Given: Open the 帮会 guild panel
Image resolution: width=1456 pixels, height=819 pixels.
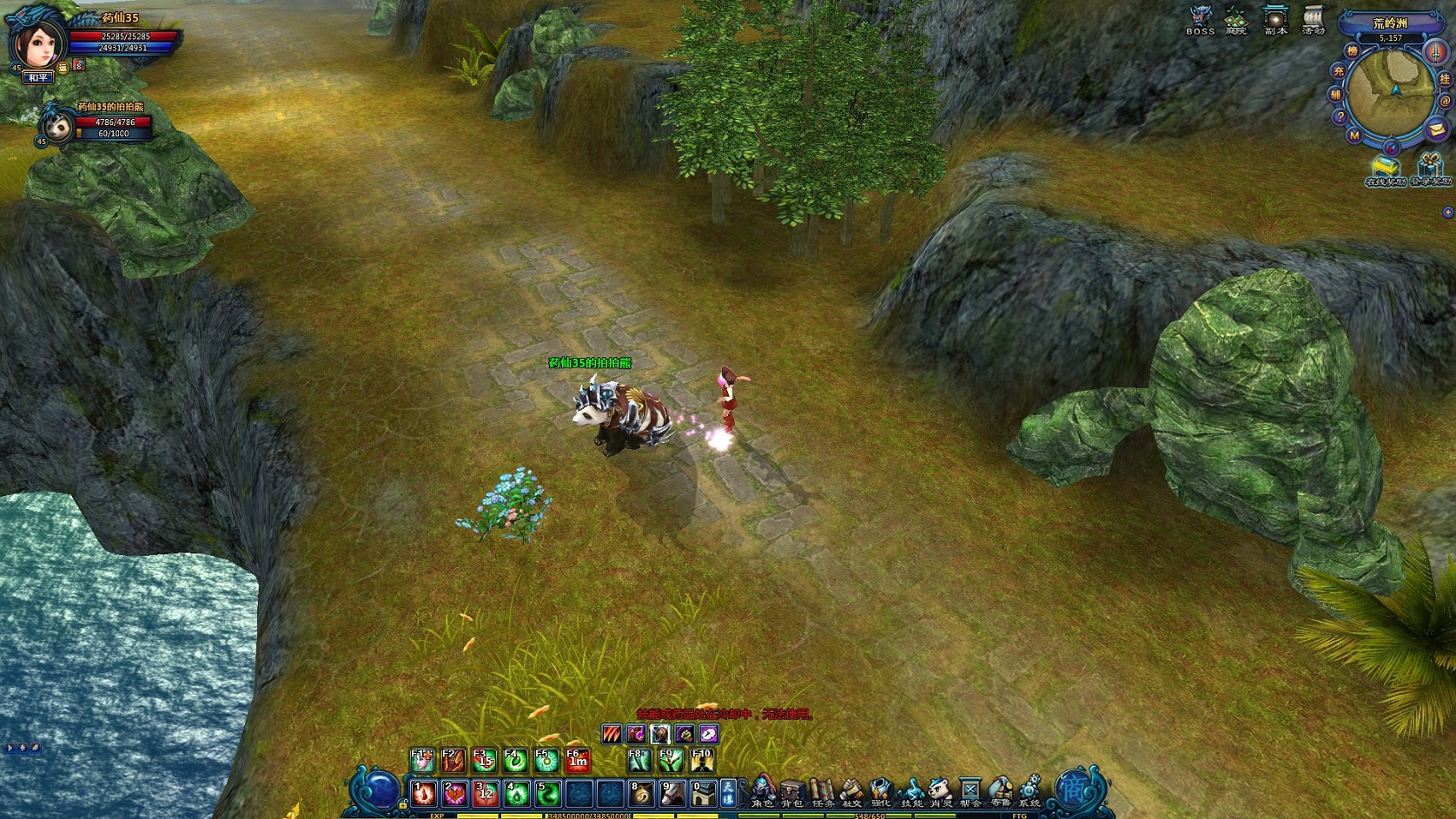Looking at the screenshot, I should (x=970, y=792).
